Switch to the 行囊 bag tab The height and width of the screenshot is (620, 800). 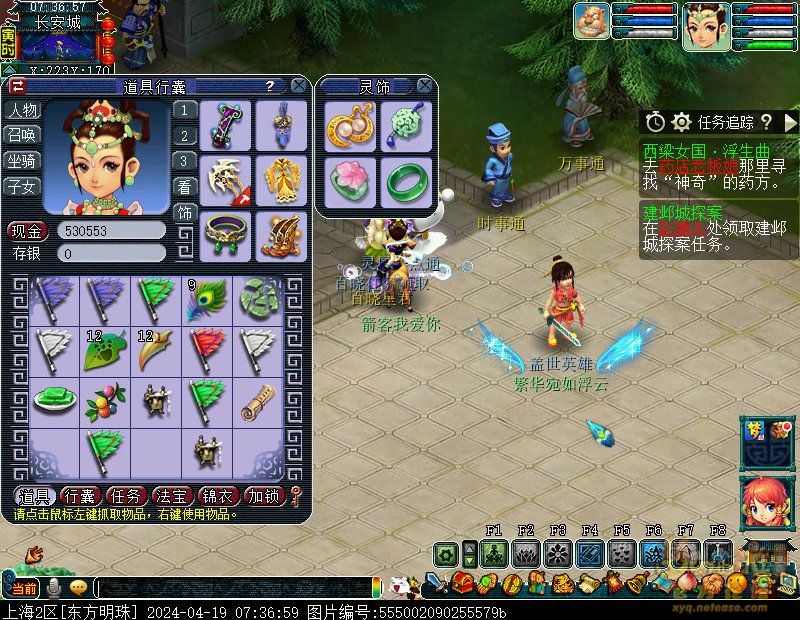click(x=80, y=496)
